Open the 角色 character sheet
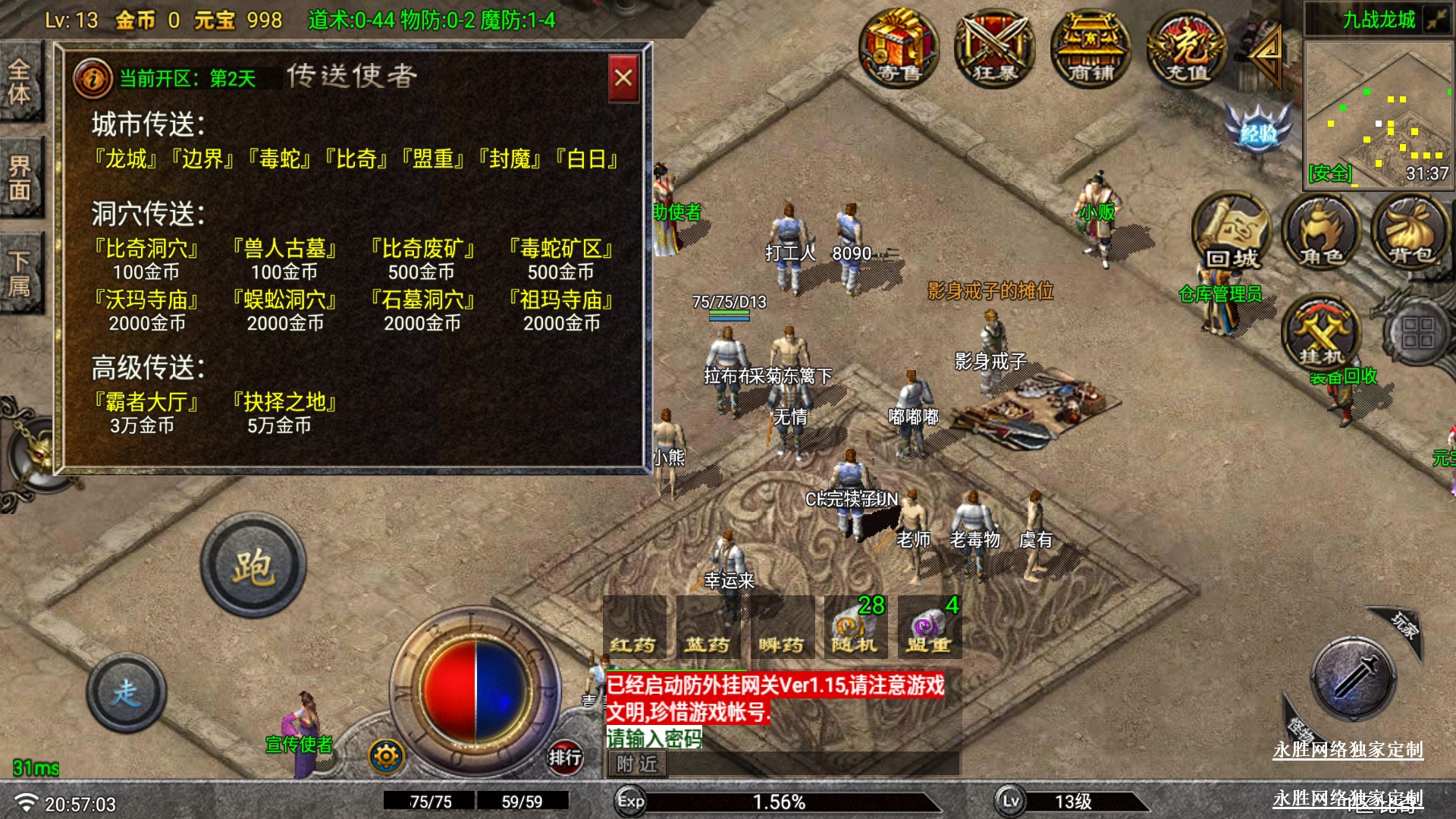The height and width of the screenshot is (819, 1456). coord(1321,232)
